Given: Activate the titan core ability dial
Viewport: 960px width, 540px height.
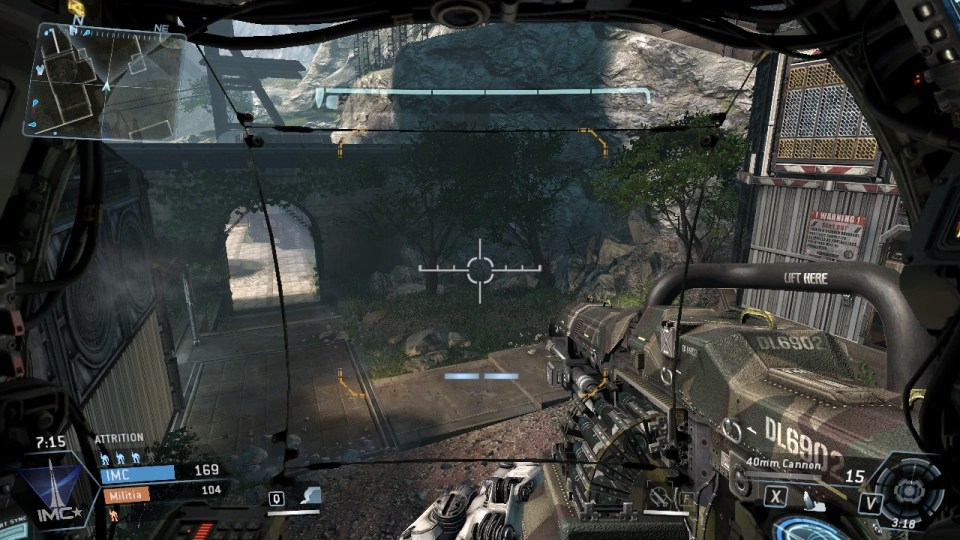Looking at the screenshot, I should (908, 489).
